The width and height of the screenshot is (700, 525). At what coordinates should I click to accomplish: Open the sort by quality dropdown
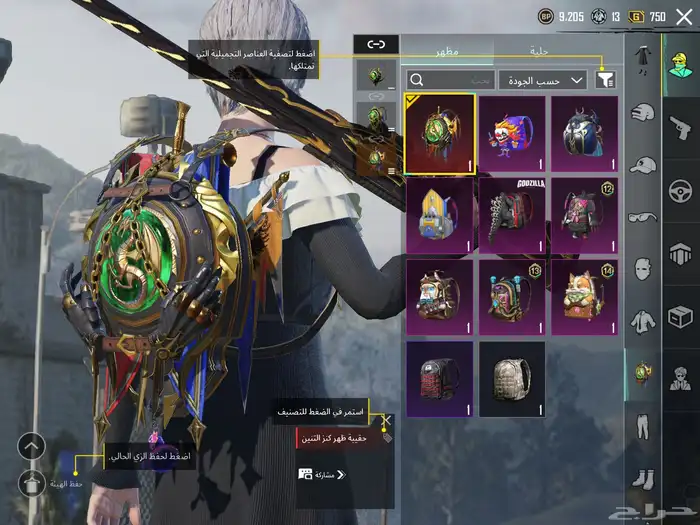coord(543,79)
